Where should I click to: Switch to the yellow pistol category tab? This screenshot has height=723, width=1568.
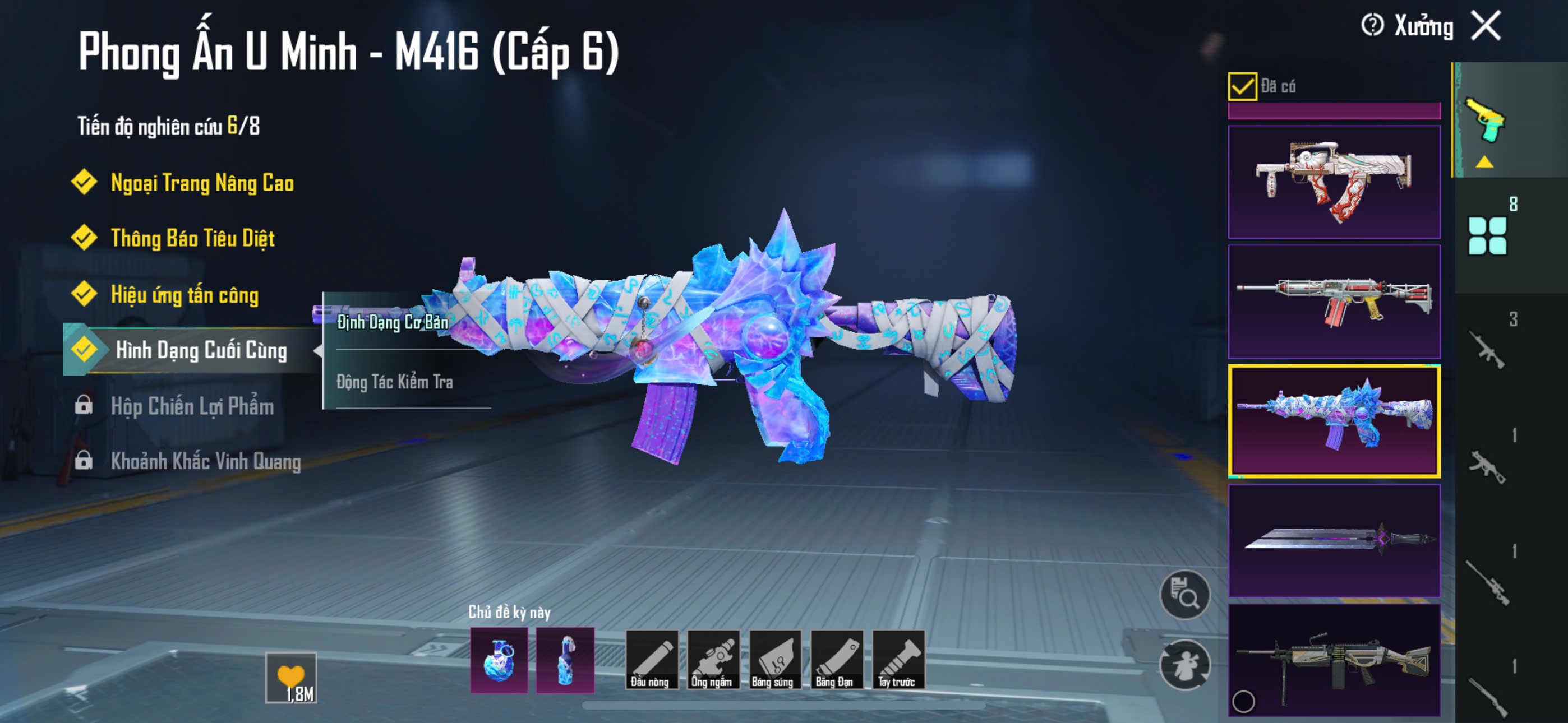click(x=1484, y=121)
